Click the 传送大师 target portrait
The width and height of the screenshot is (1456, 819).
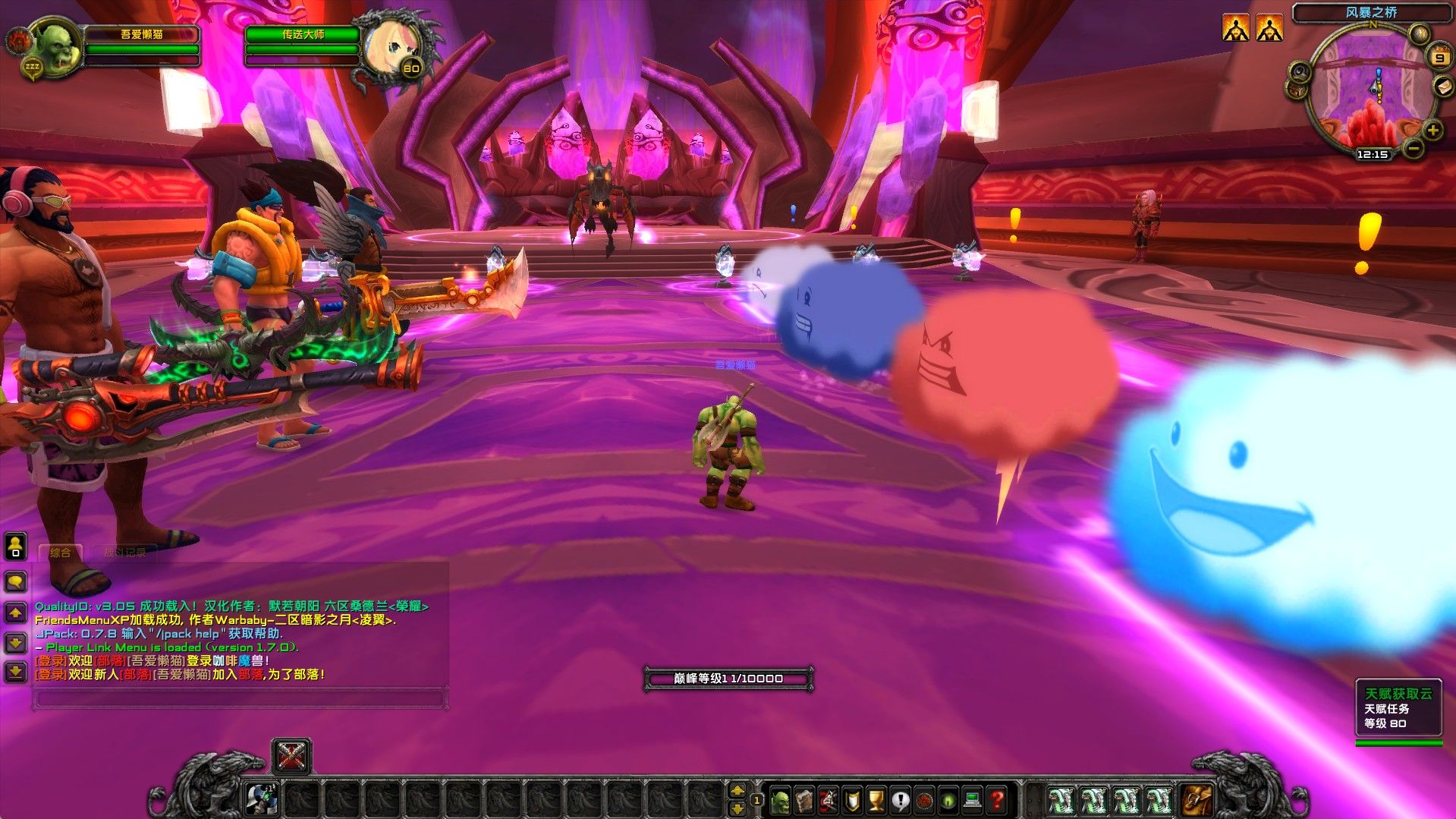point(389,47)
